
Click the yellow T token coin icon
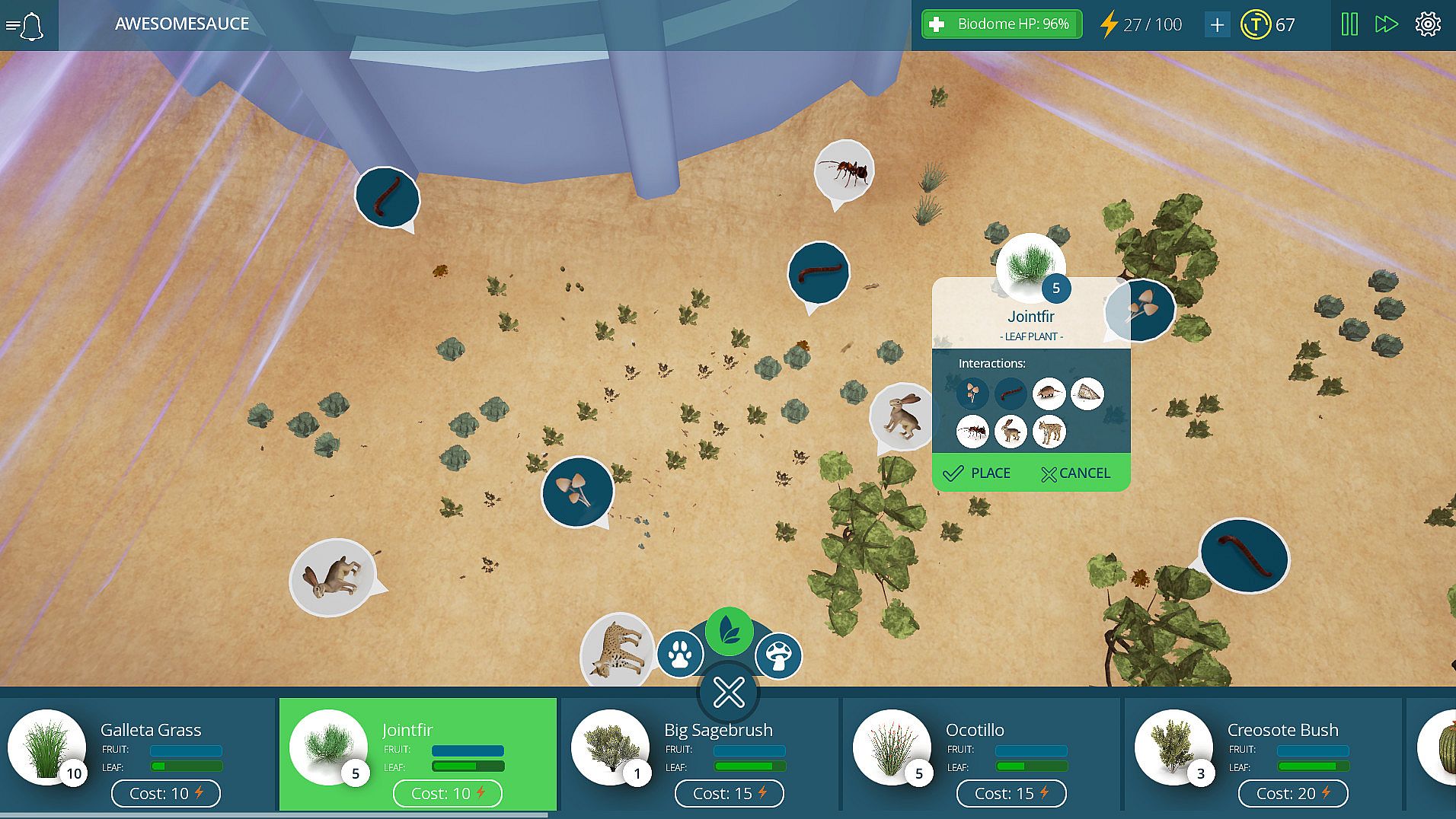point(1255,25)
